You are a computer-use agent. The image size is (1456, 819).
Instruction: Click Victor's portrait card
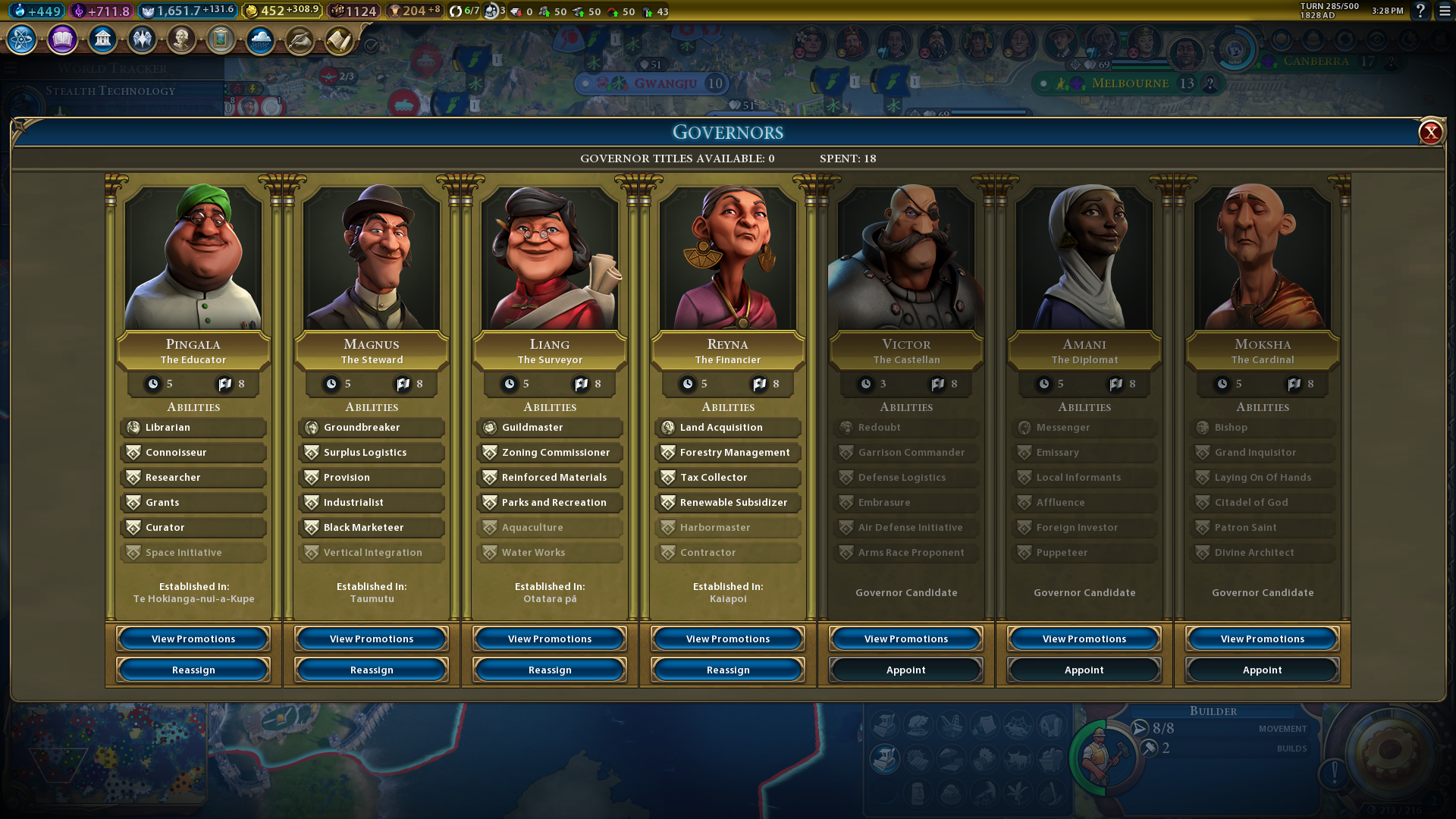coord(906,258)
